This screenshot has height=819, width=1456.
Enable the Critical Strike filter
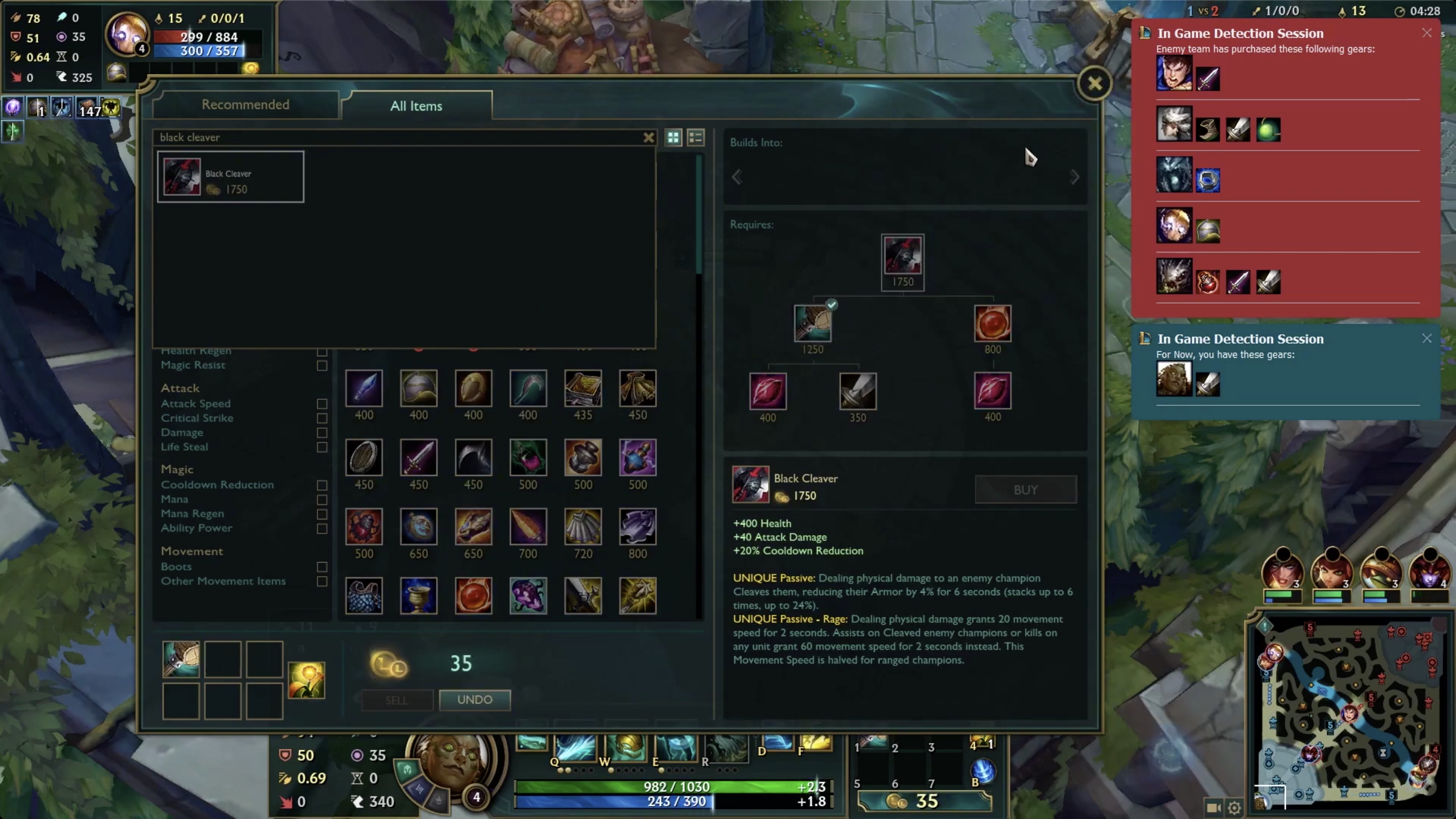(322, 418)
